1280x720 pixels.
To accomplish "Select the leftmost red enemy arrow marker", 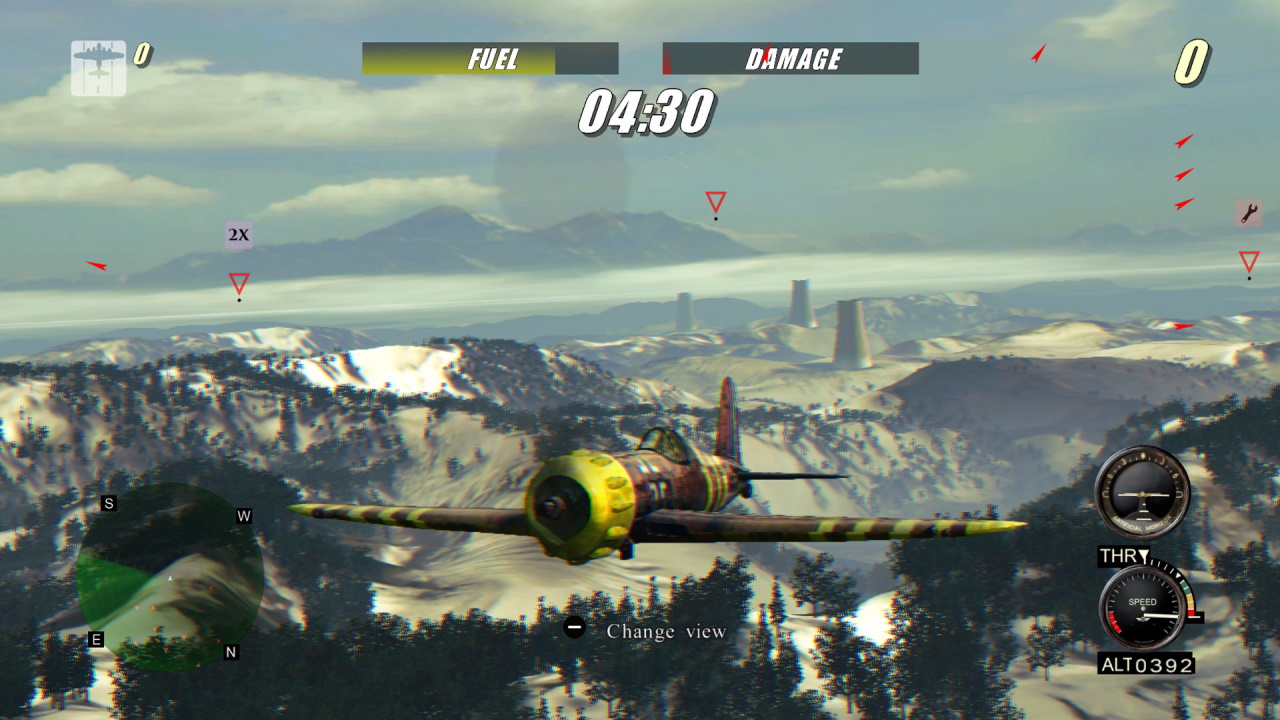I will click(99, 265).
